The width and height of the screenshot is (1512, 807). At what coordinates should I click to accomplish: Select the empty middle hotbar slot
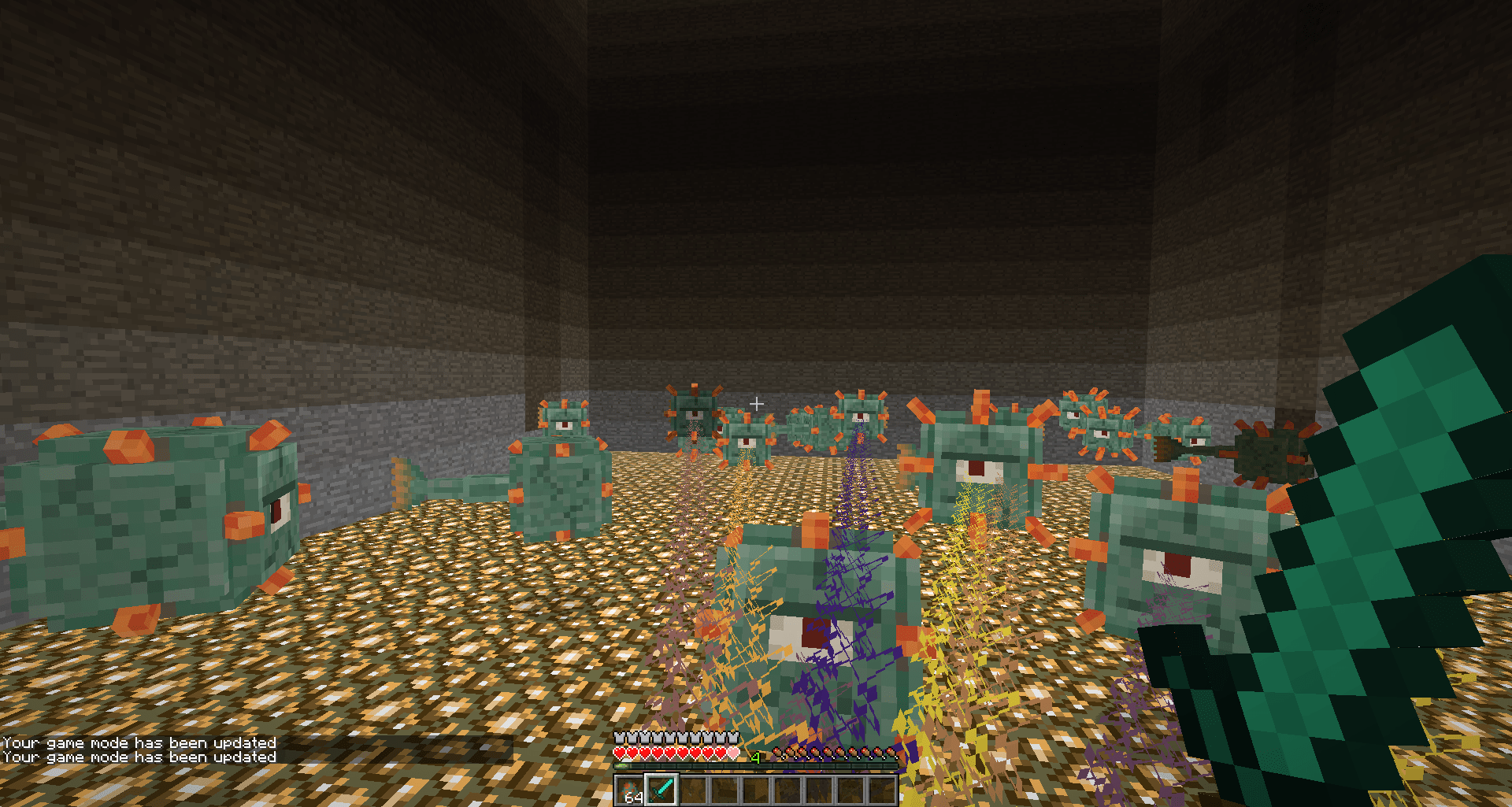pyautogui.click(x=756, y=790)
